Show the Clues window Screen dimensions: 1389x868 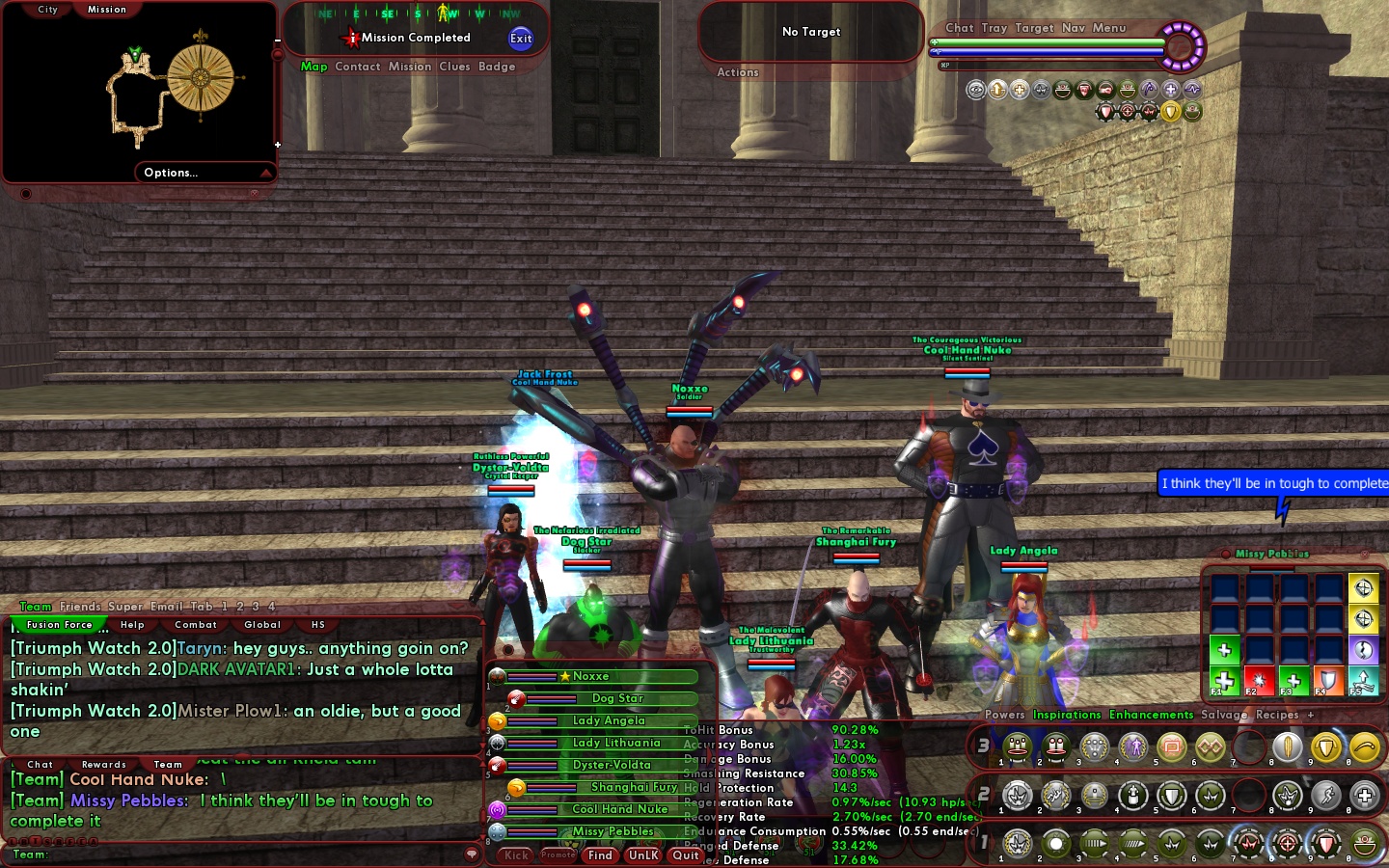tap(454, 67)
